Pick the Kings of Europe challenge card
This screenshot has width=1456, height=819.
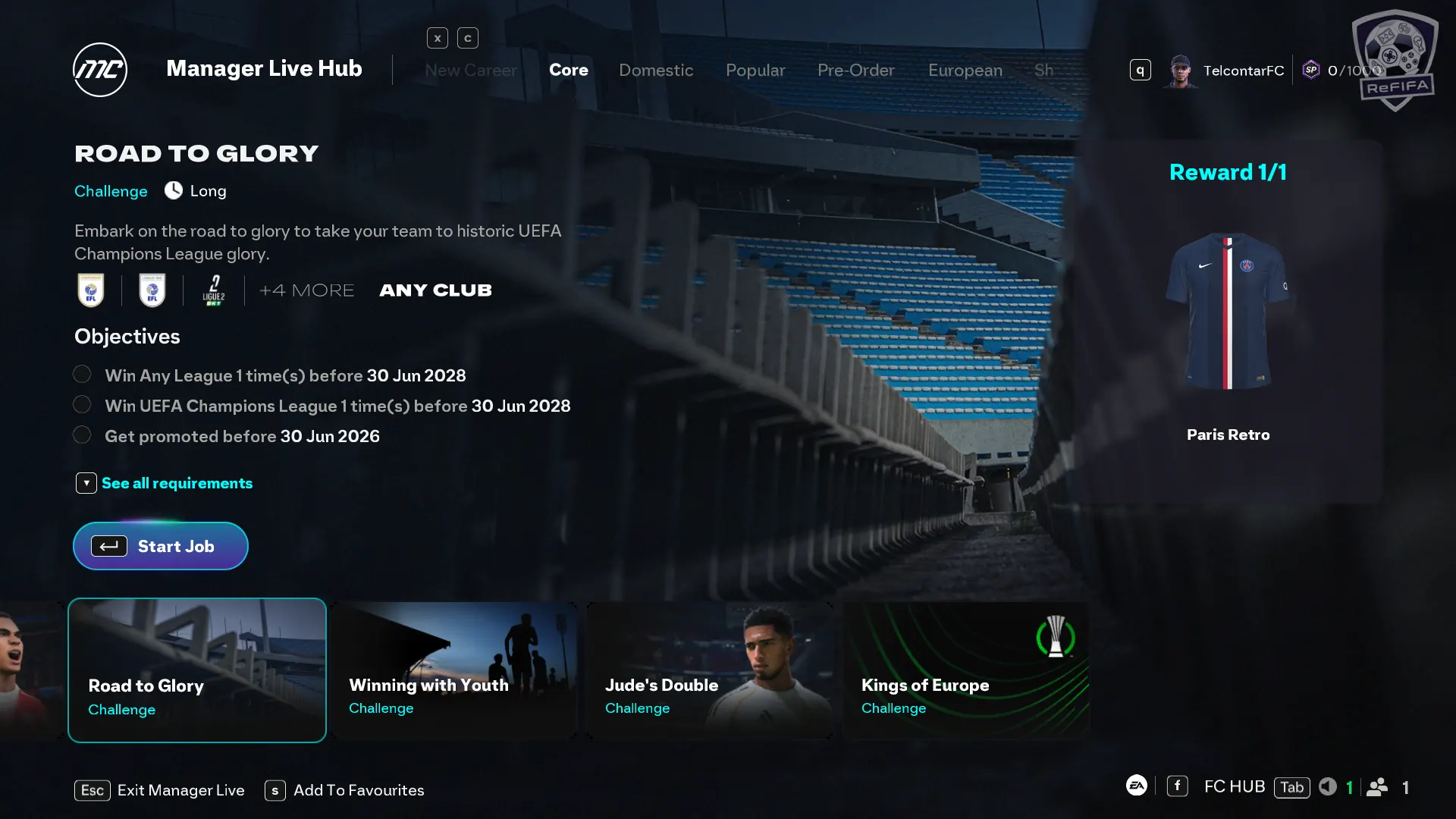[x=966, y=670]
